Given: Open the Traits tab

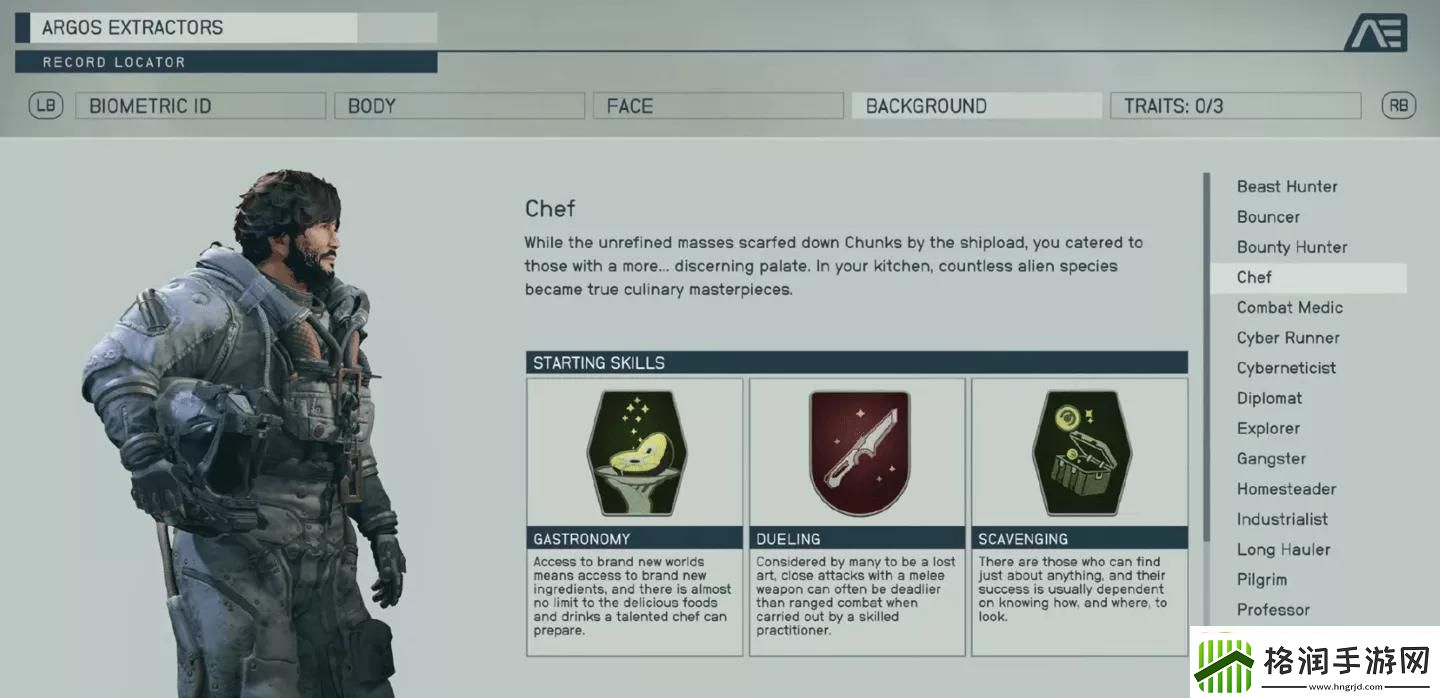Looking at the screenshot, I should 1235,106.
